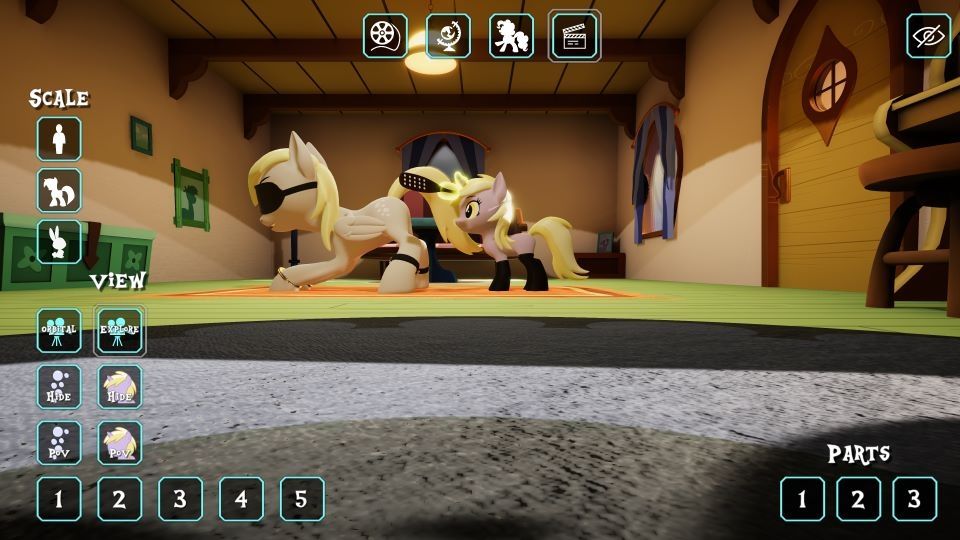Viewport: 960px width, 540px height.
Task: Click the Hide button with bubbles icon
Action: [59, 386]
